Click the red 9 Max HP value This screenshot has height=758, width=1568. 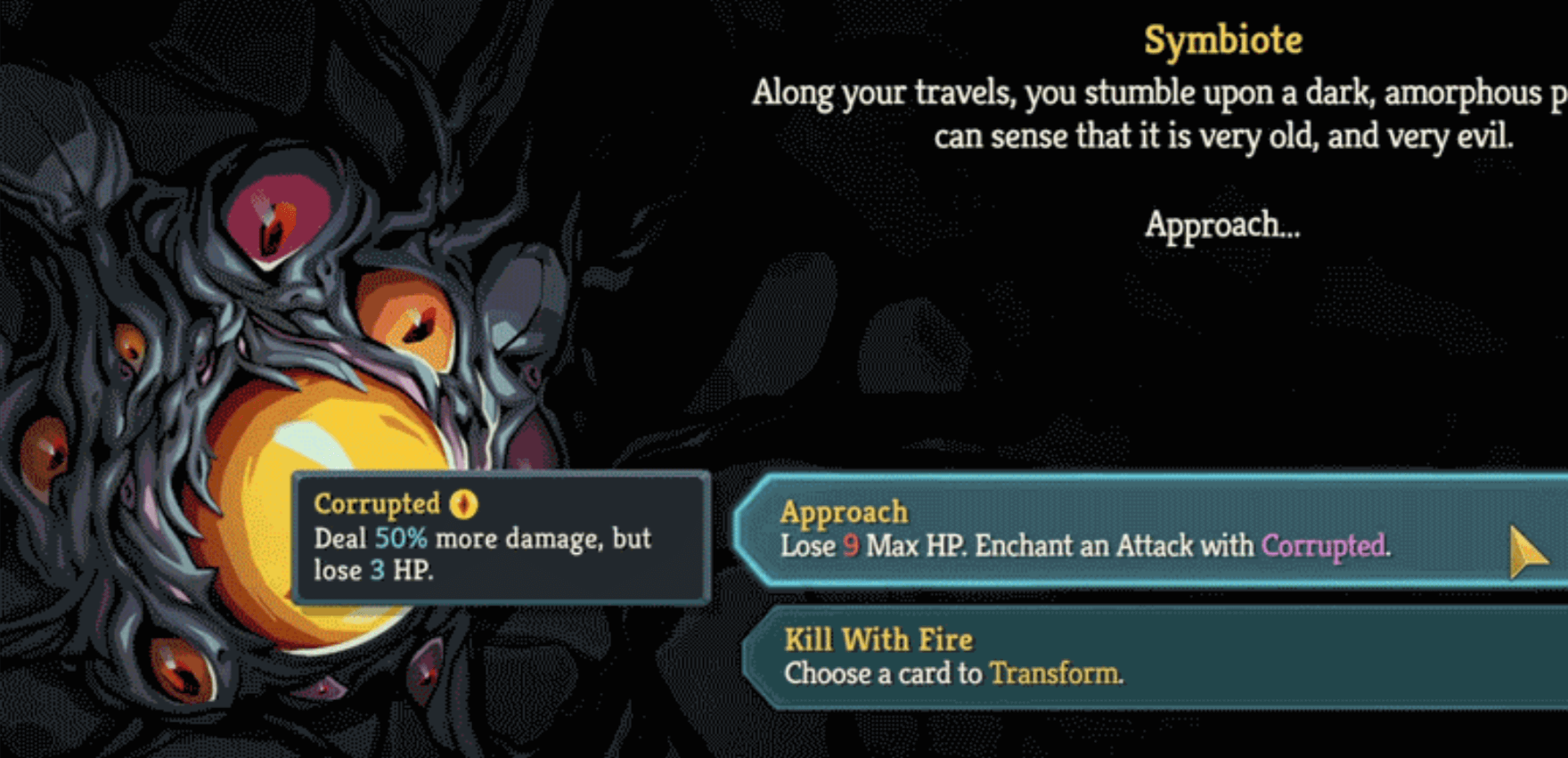coord(851,546)
